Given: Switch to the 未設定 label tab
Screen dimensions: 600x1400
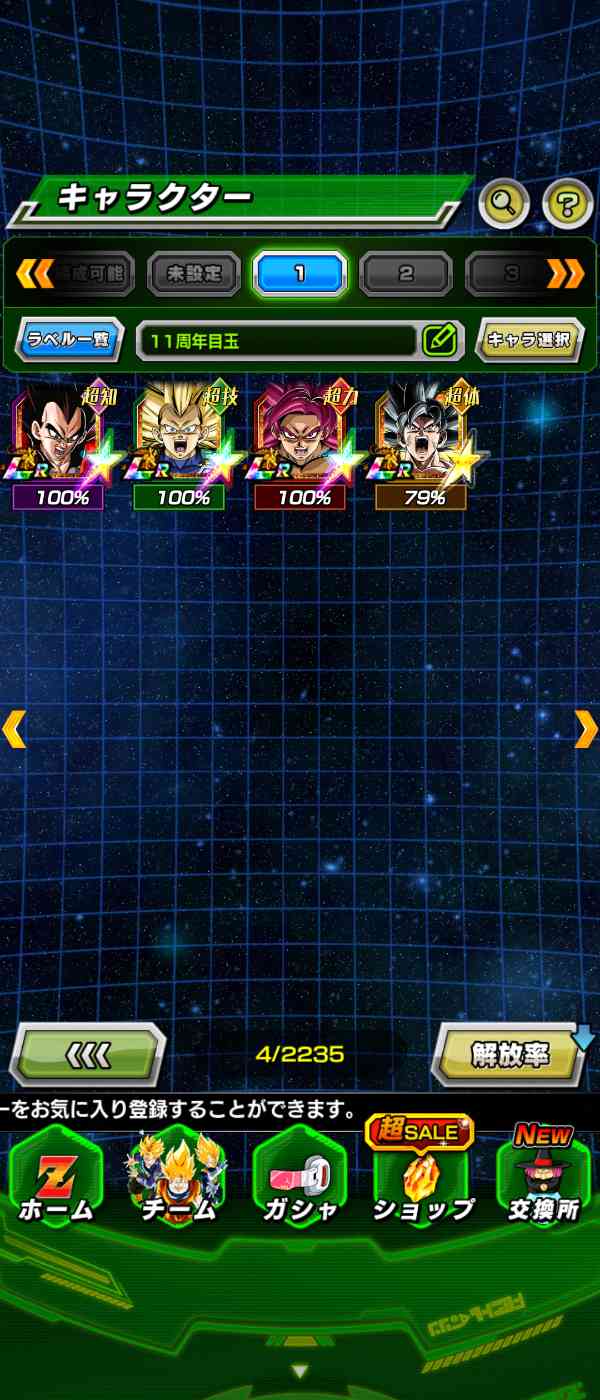Looking at the screenshot, I should 194,273.
